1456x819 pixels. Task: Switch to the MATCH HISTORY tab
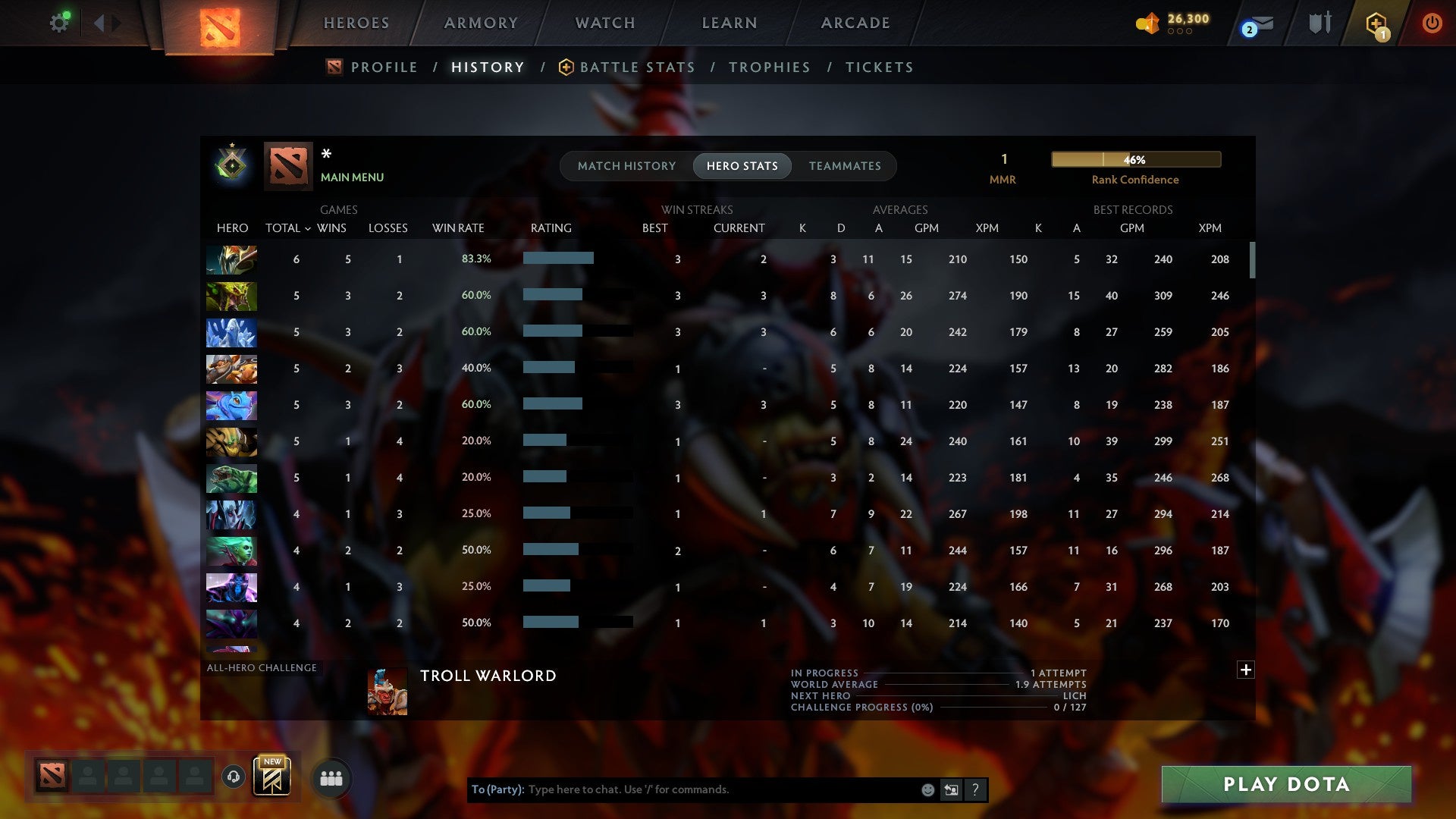626,165
